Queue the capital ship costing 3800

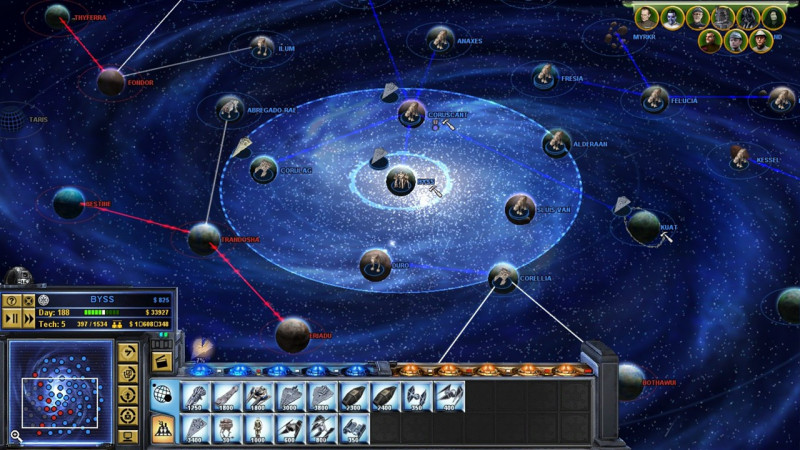322,397
